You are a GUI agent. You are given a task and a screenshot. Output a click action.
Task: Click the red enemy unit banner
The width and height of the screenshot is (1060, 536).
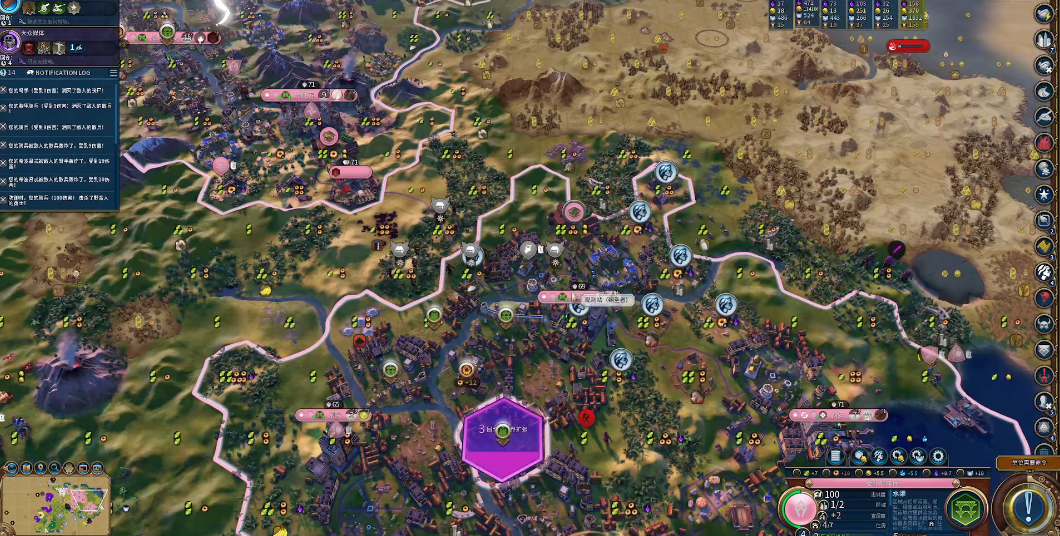click(908, 45)
